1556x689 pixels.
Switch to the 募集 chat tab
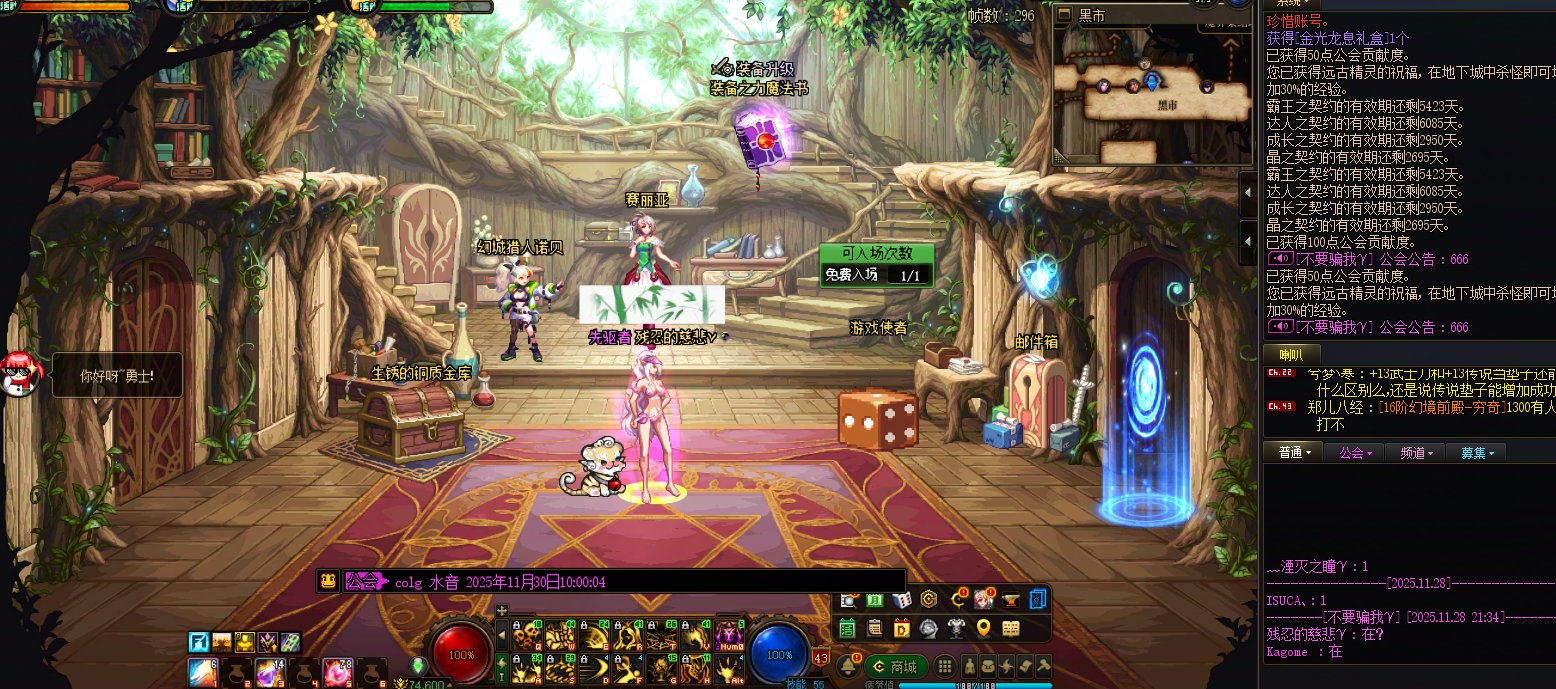pyautogui.click(x=1476, y=453)
